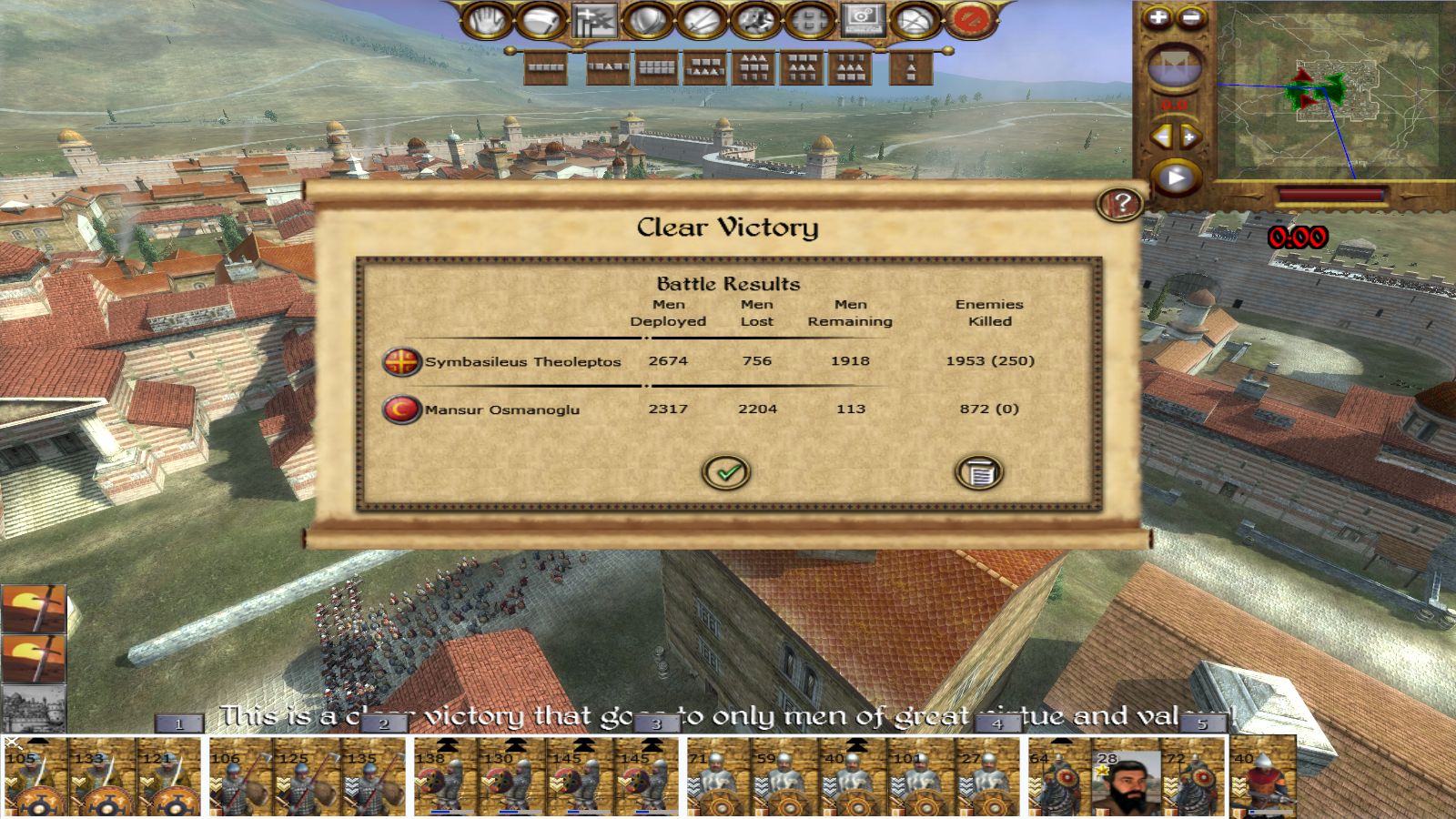Select unit group 3 tab
This screenshot has width=1456, height=819.
[x=656, y=724]
